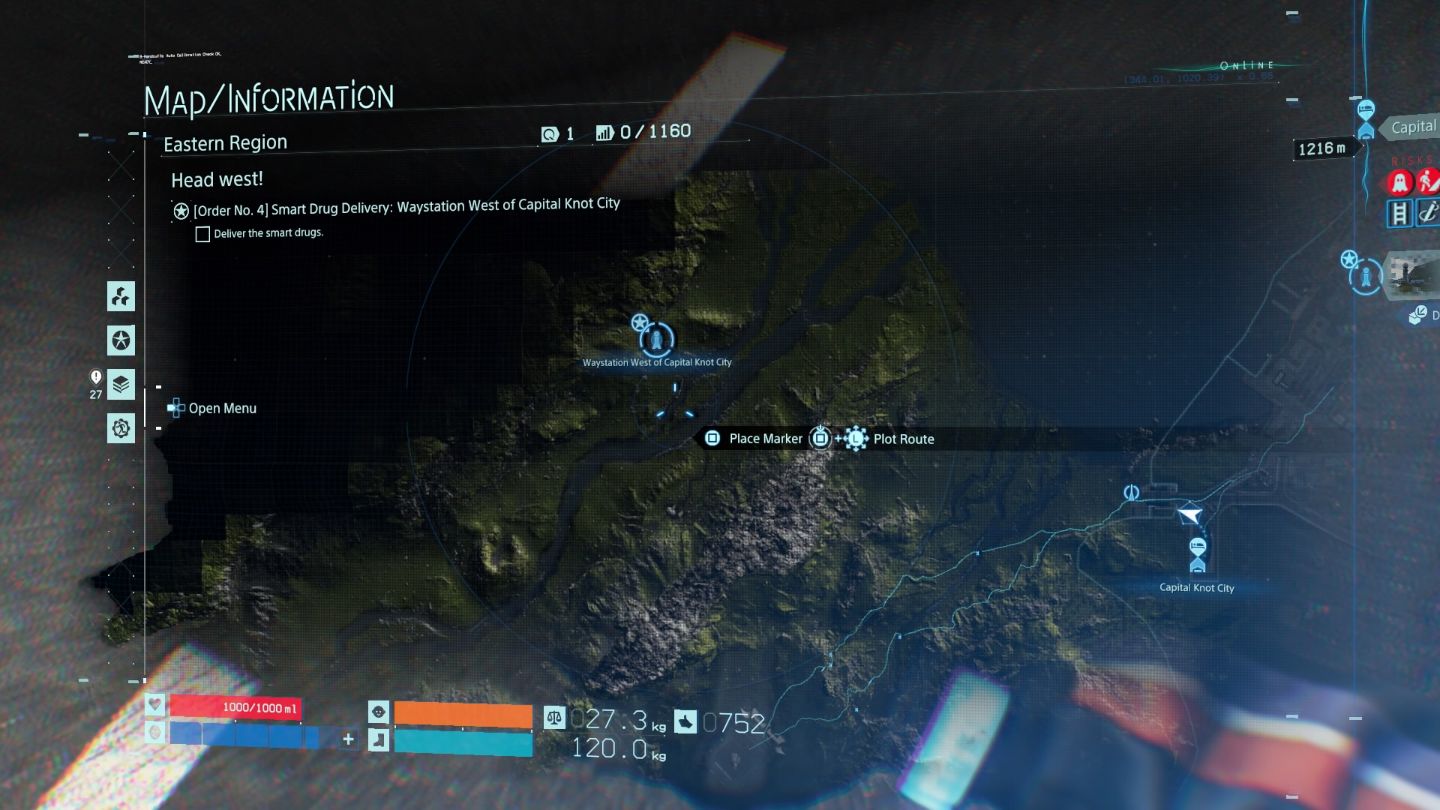The image size is (1440, 810).
Task: Select the Capital Knot City map marker
Action: [1197, 552]
